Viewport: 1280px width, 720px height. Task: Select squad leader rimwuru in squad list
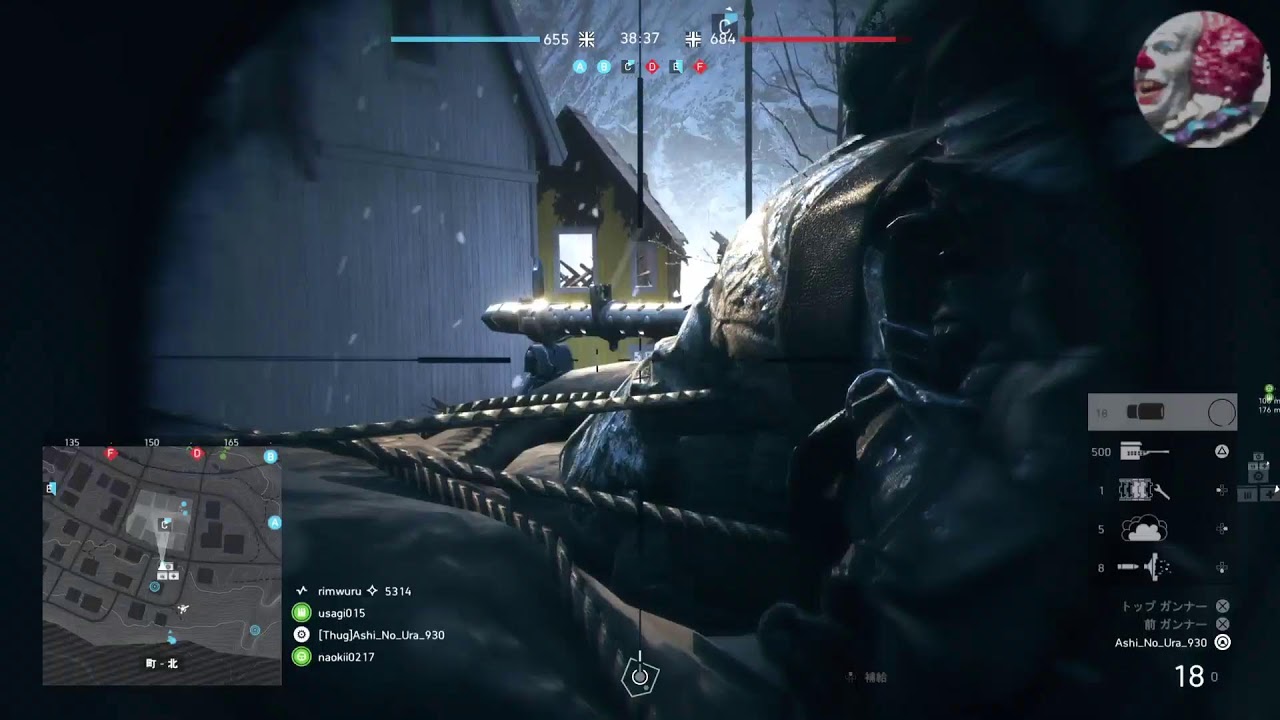click(338, 591)
